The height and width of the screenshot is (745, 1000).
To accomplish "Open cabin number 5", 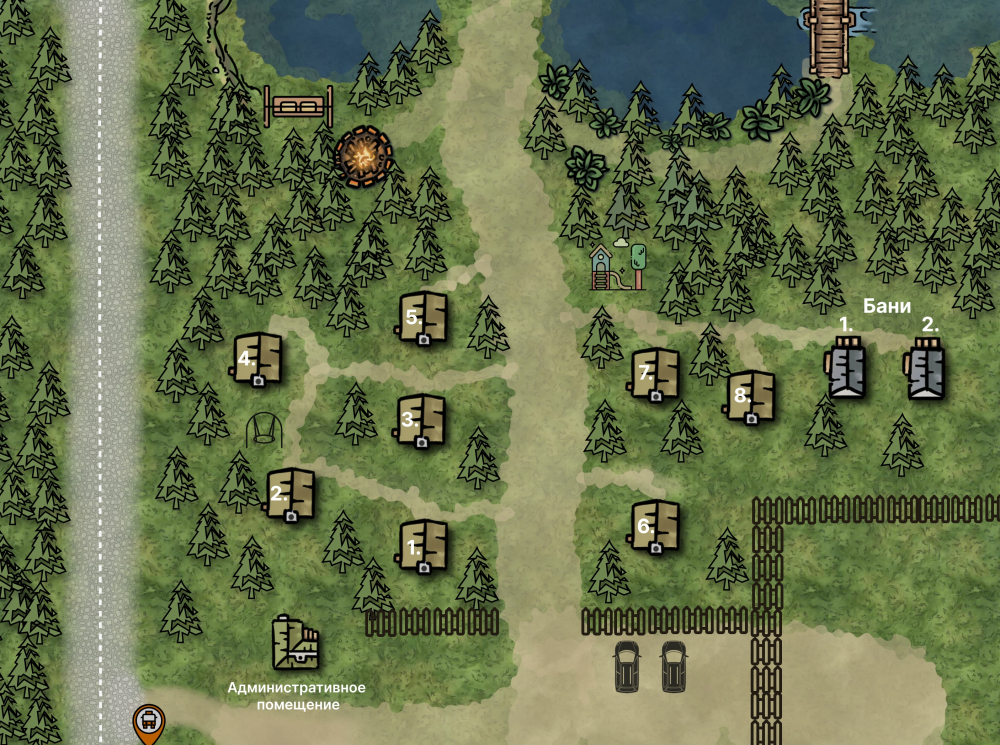I will 424,318.
